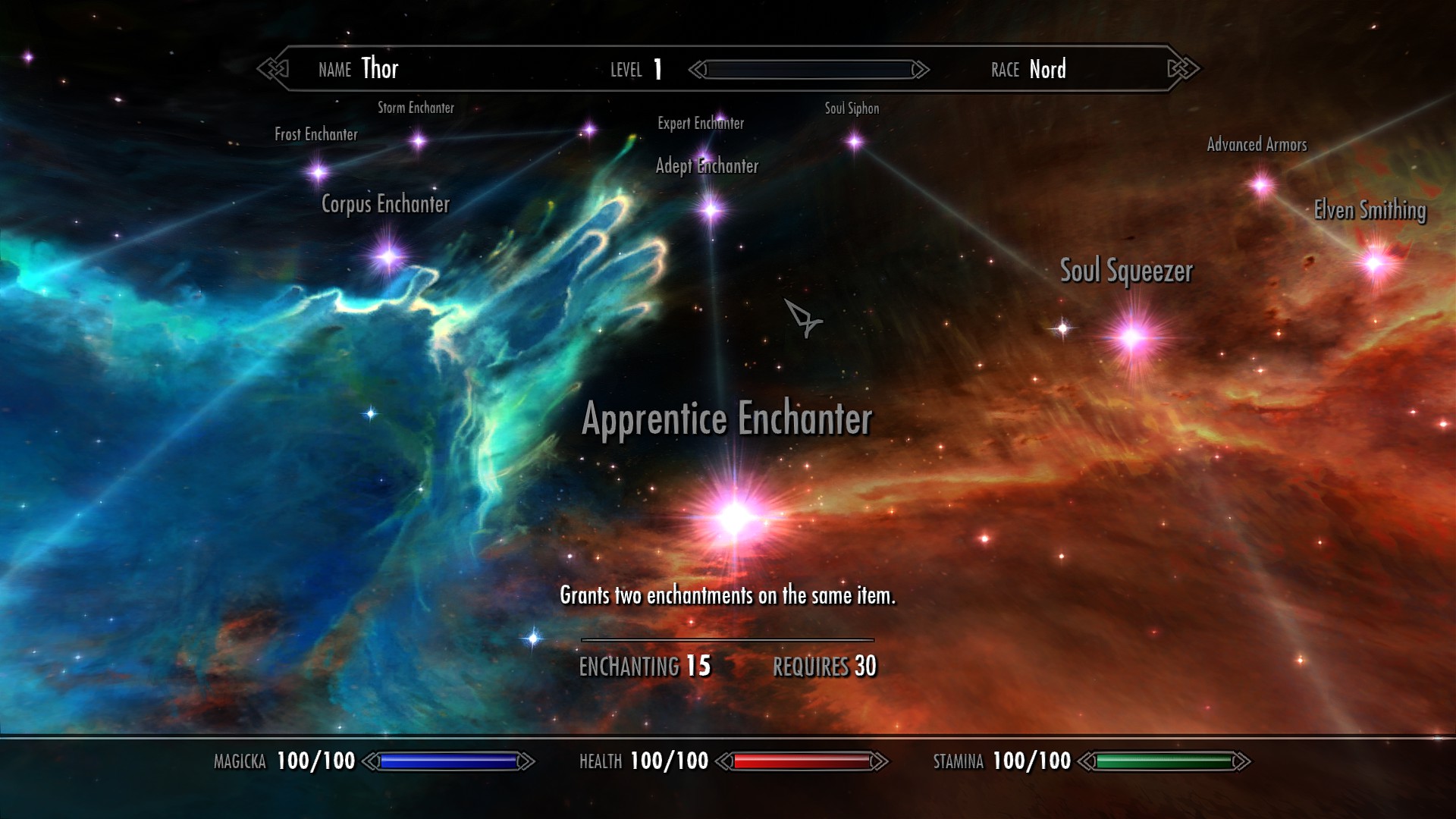Select the Apprentice Enchanter perk star
Viewport: 1456px width, 819px height.
tap(734, 518)
